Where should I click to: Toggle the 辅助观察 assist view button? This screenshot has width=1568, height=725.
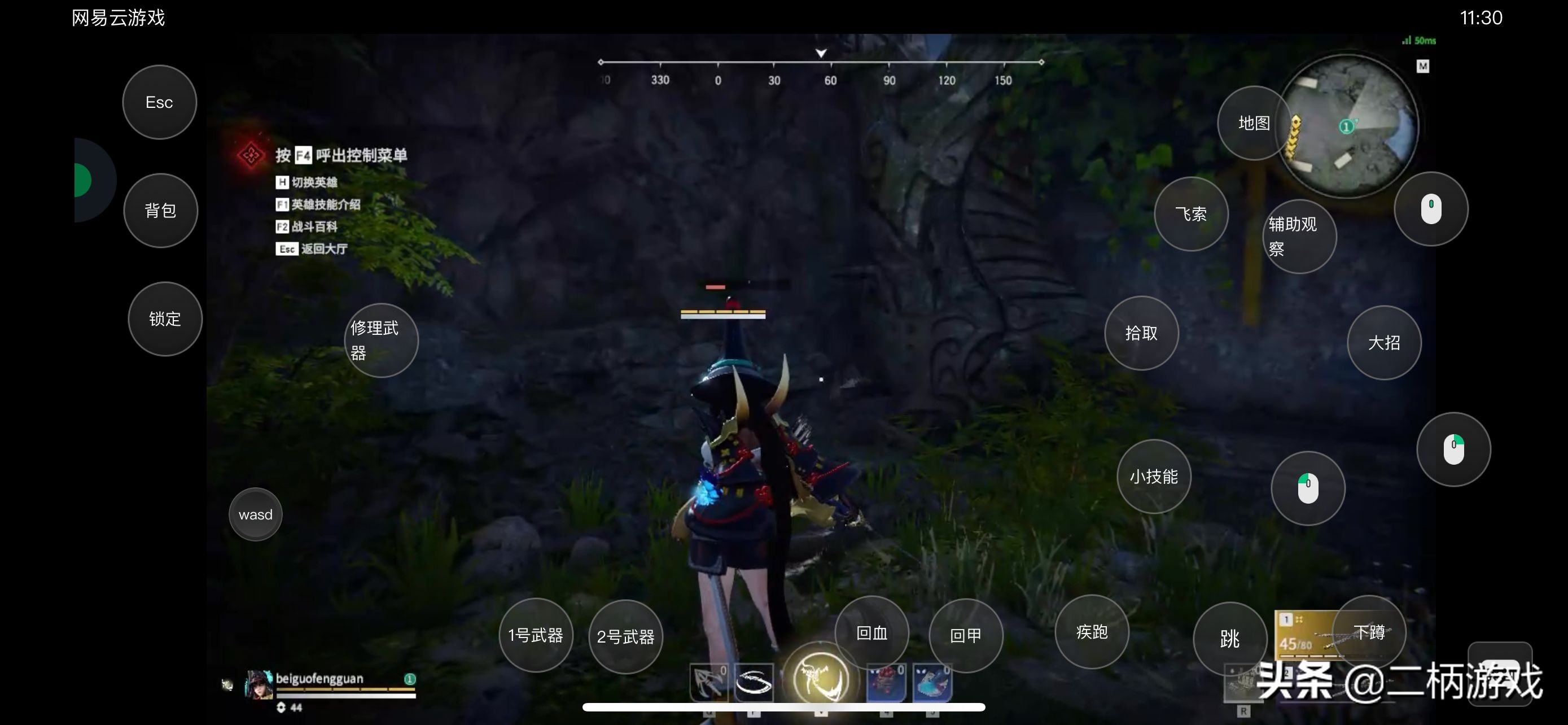click(1299, 236)
